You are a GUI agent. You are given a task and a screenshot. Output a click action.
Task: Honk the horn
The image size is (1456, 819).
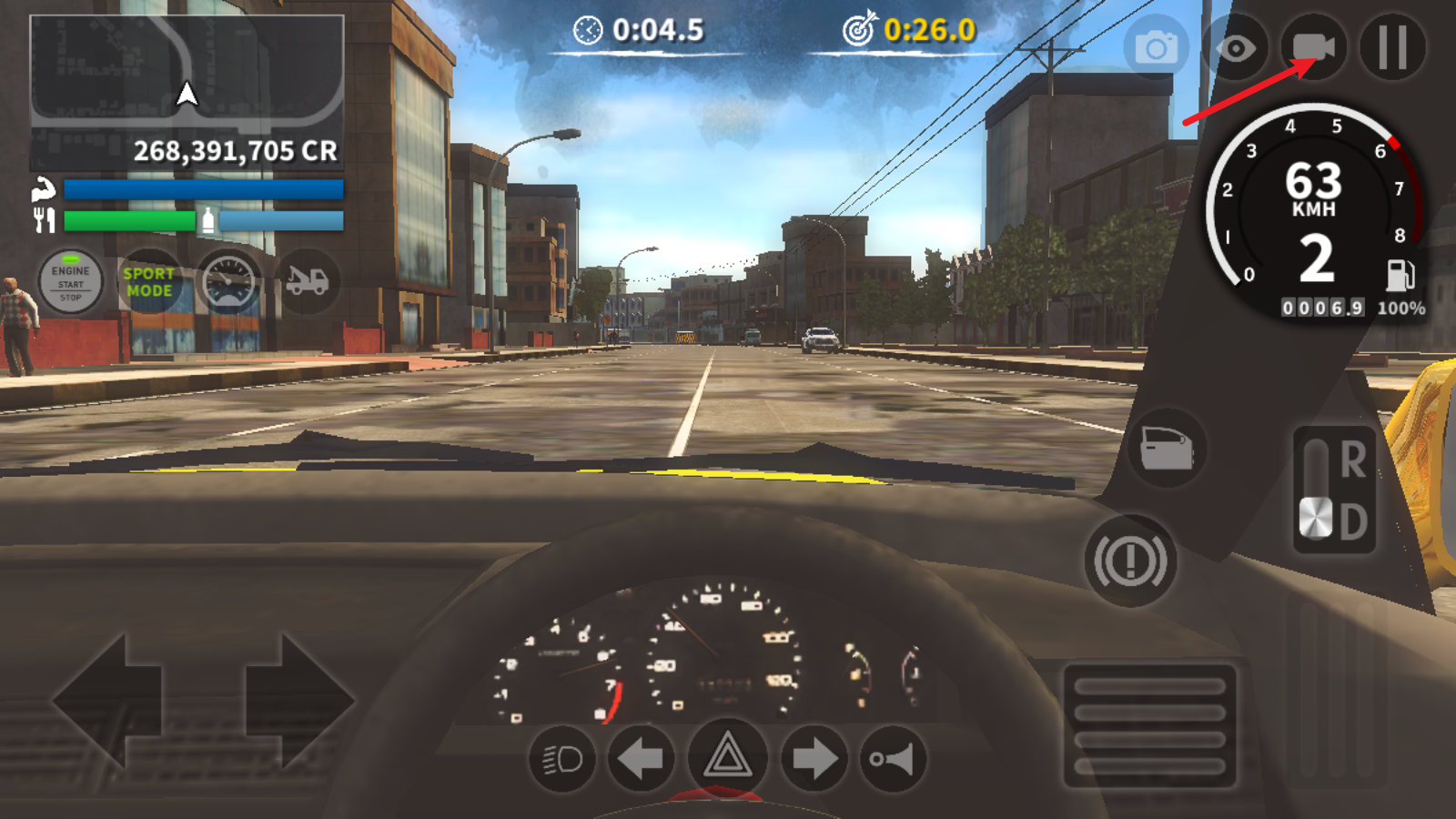click(x=893, y=758)
